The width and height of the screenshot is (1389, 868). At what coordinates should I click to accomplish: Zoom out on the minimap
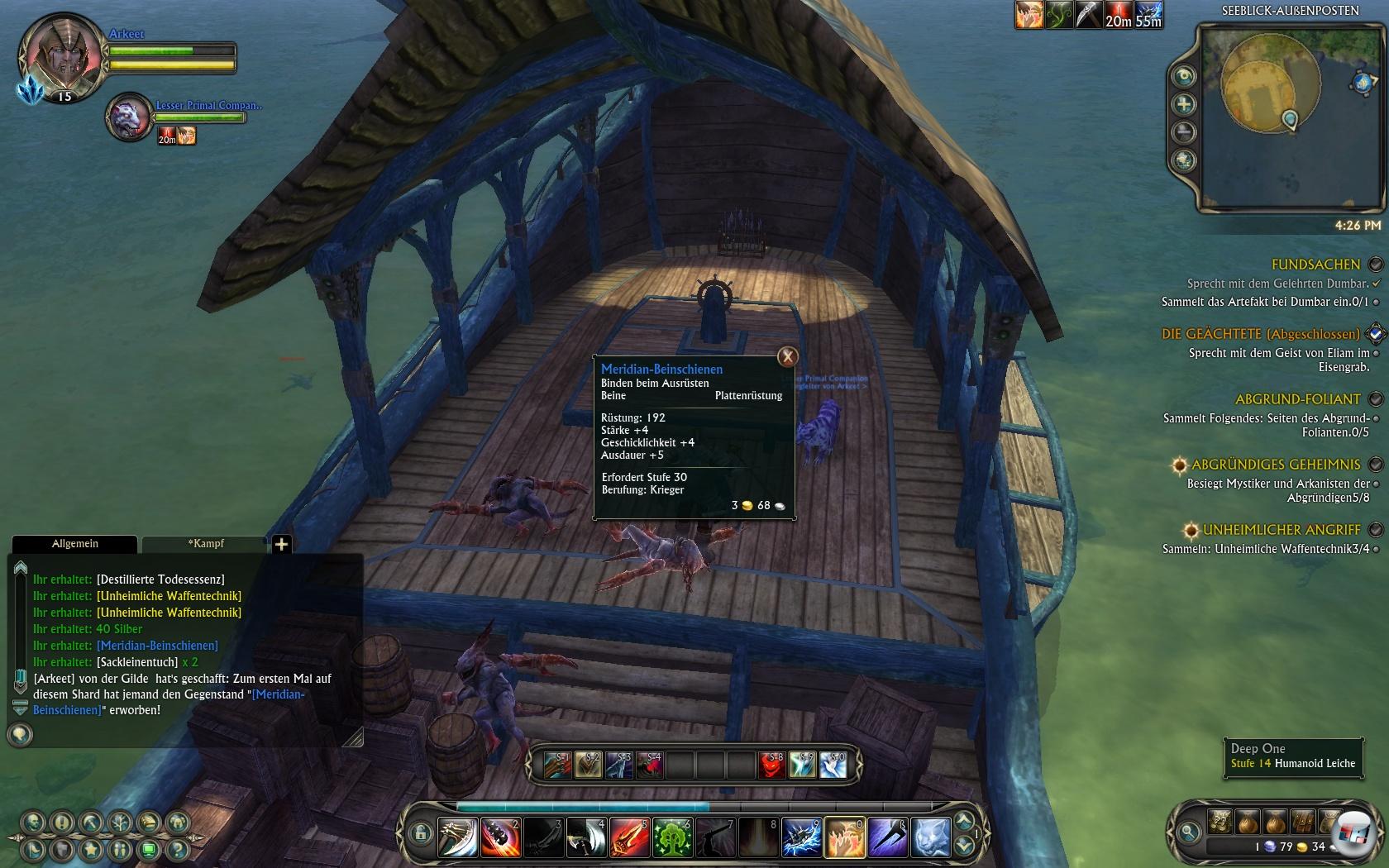pos(1185,132)
